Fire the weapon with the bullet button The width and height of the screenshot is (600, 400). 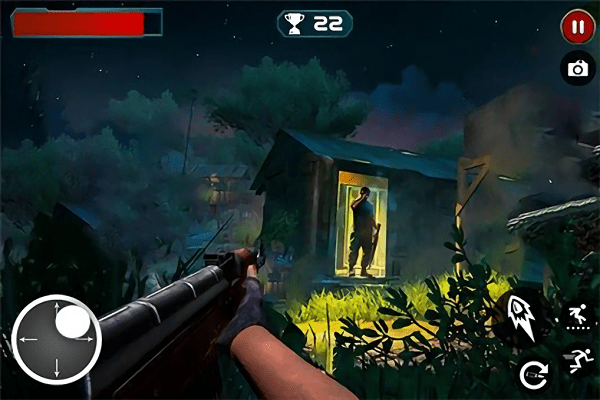[x=522, y=313]
